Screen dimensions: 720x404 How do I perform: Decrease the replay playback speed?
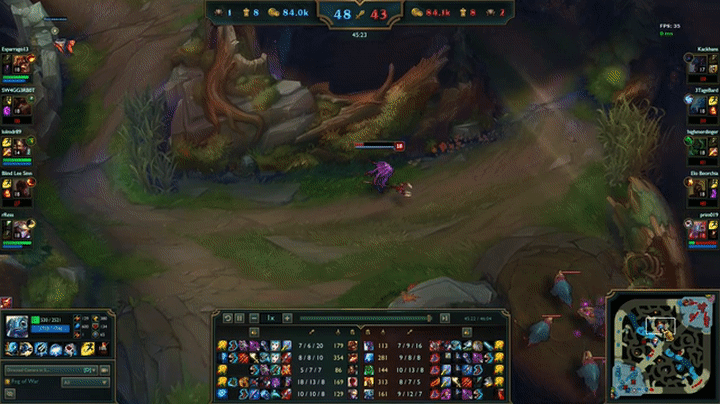pyautogui.click(x=254, y=318)
